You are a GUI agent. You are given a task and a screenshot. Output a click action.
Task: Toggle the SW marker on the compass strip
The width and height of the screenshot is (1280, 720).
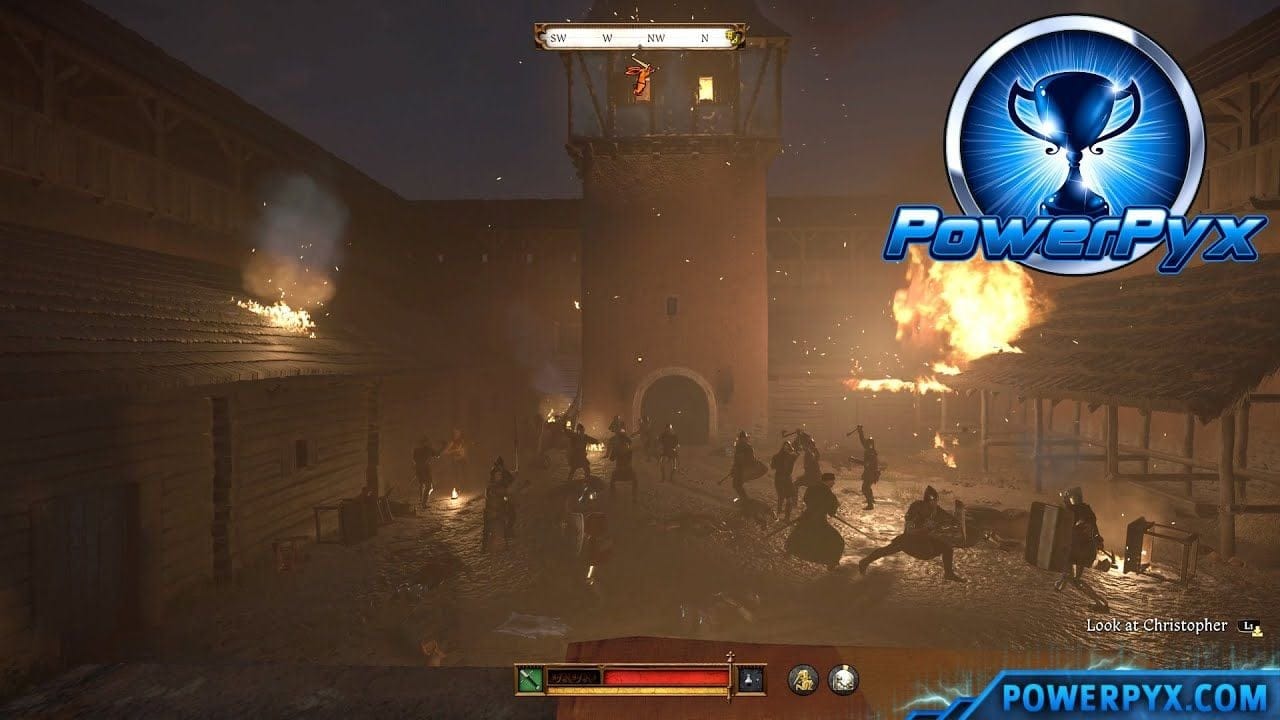pyautogui.click(x=557, y=38)
